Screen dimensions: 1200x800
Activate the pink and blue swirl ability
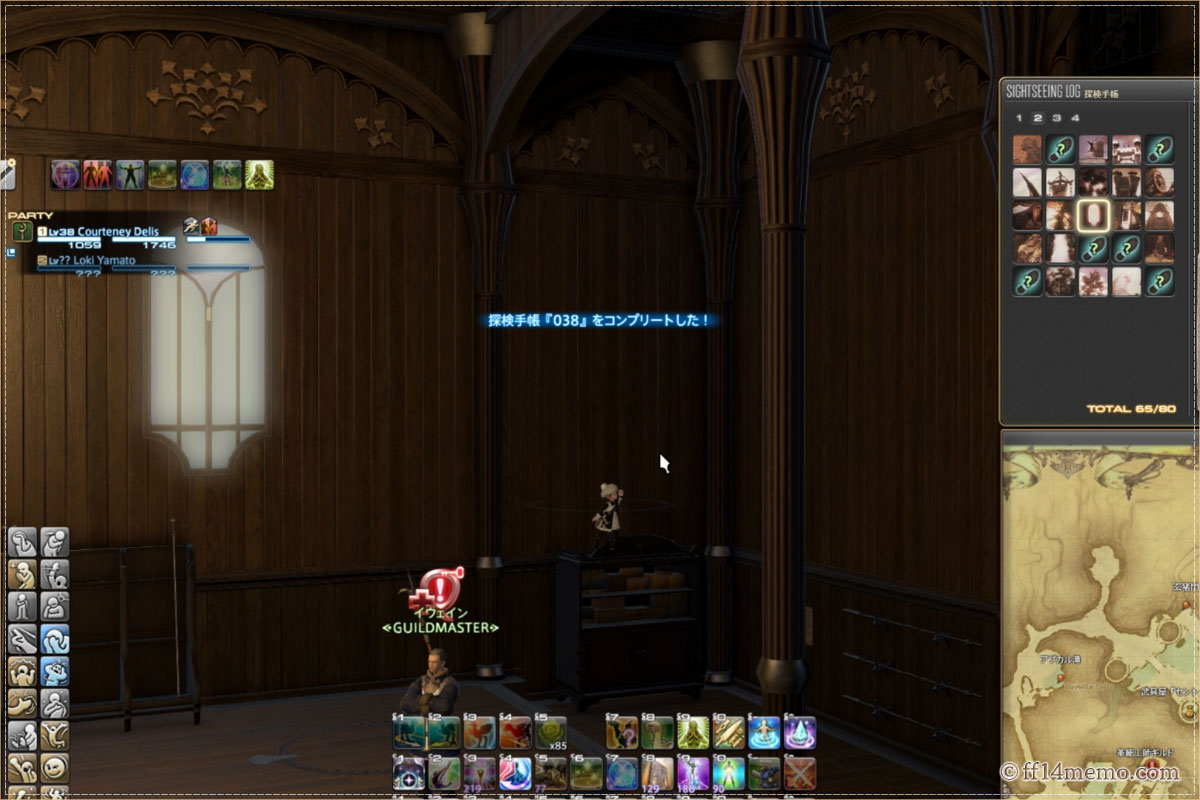point(514,773)
